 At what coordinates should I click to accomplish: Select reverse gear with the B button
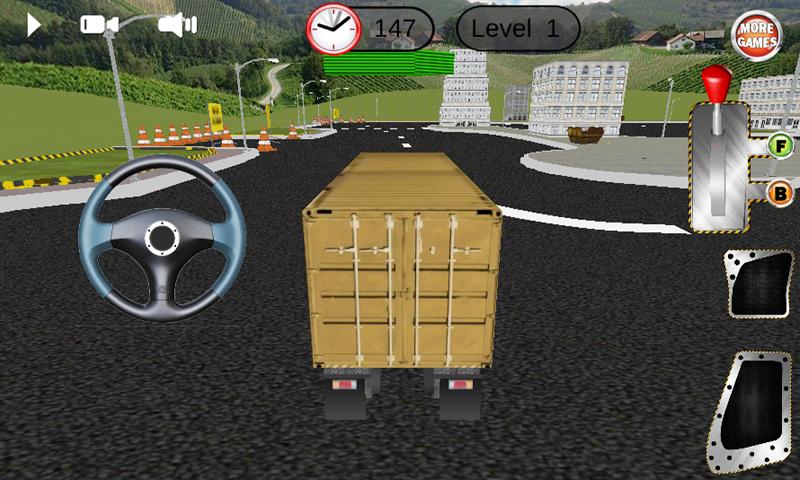779,193
